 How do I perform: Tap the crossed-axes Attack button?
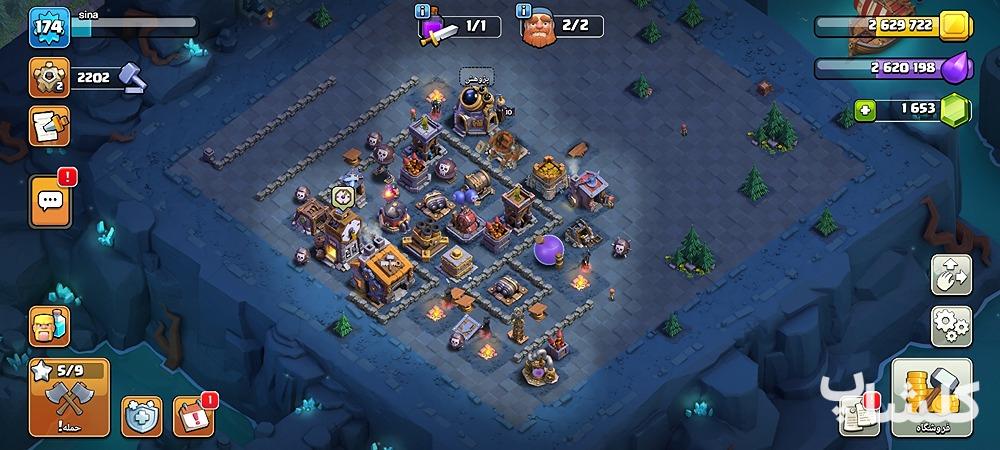tap(69, 398)
